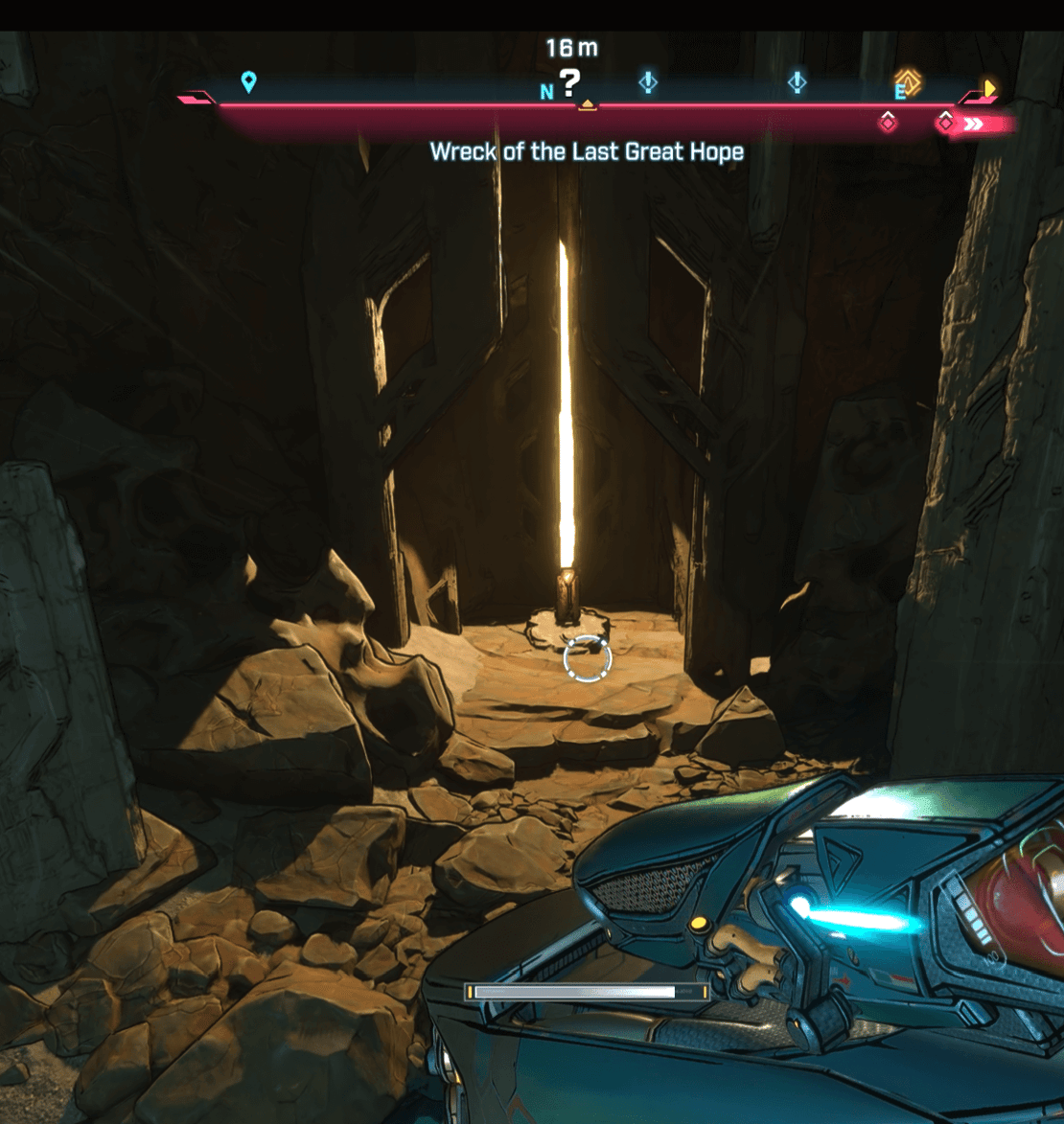Select the orange diamond marker on the compass
The width and height of the screenshot is (1064, 1124).
pos(908,82)
